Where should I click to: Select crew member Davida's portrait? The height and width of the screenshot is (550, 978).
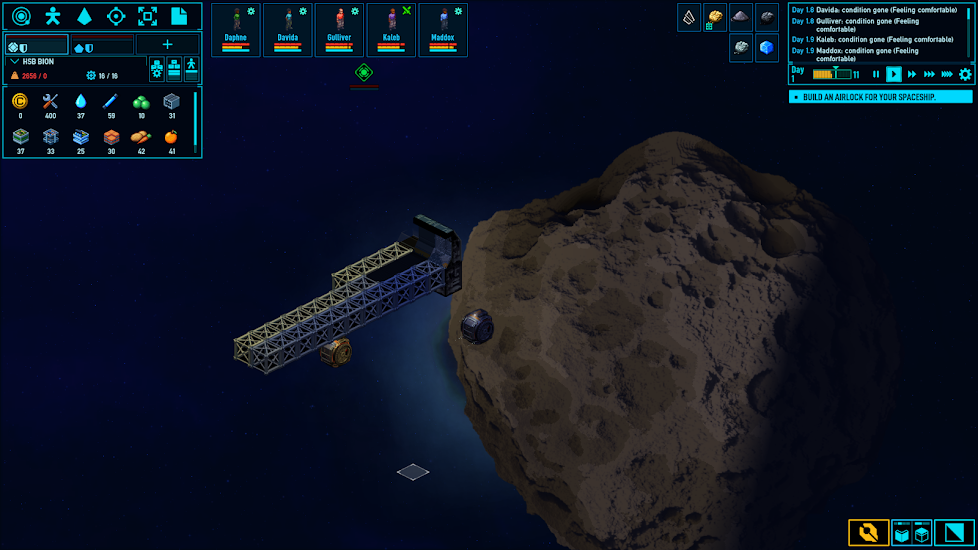288,29
